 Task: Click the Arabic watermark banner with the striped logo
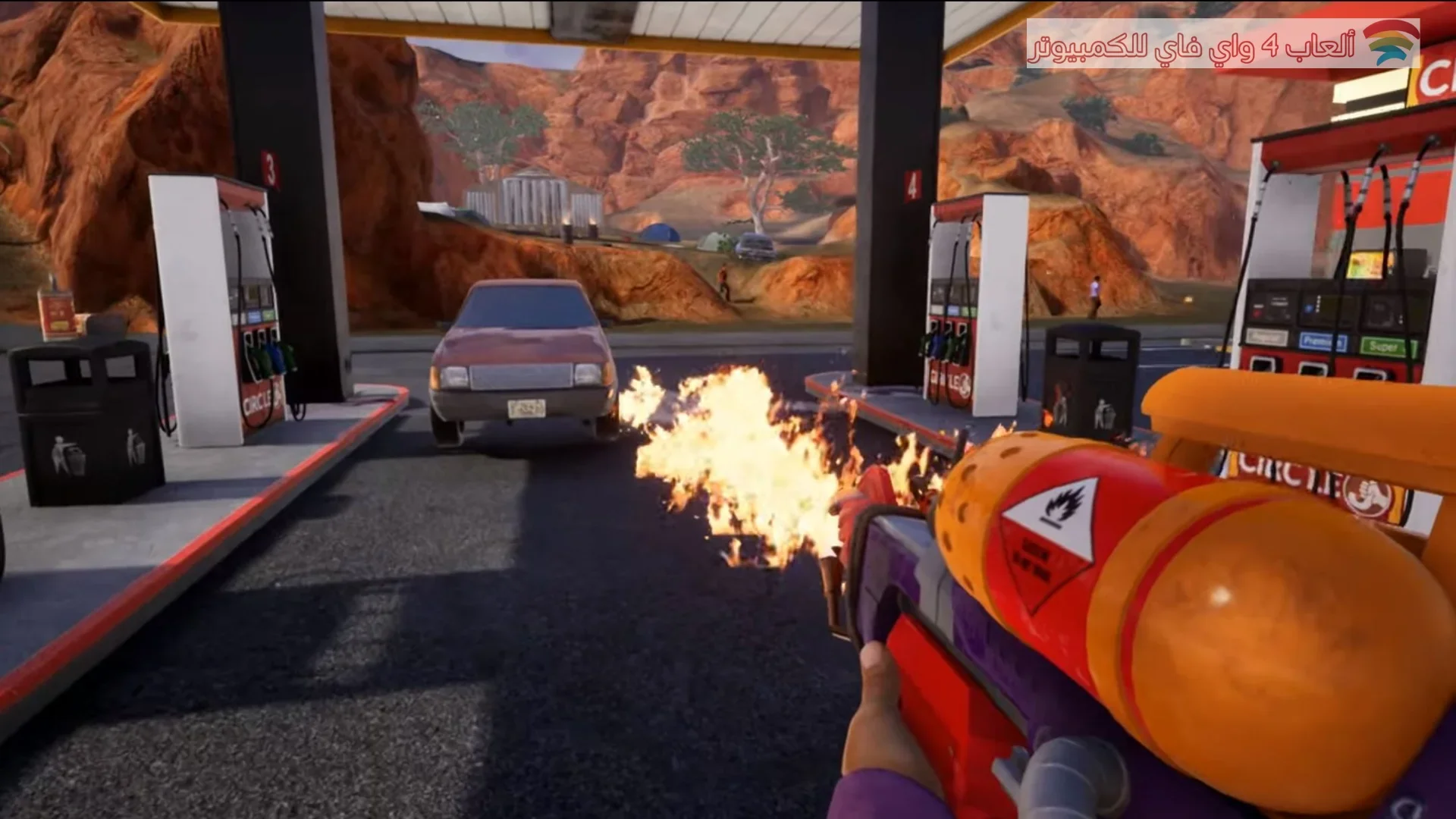pos(1222,43)
